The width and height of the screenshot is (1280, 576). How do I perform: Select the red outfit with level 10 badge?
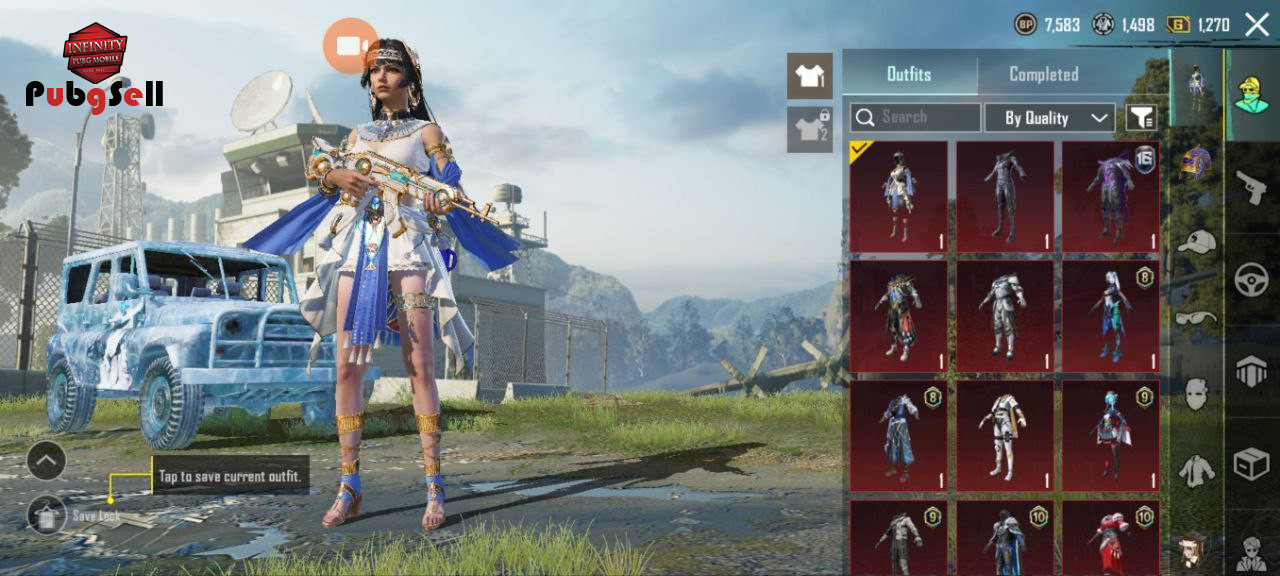(x=1110, y=538)
